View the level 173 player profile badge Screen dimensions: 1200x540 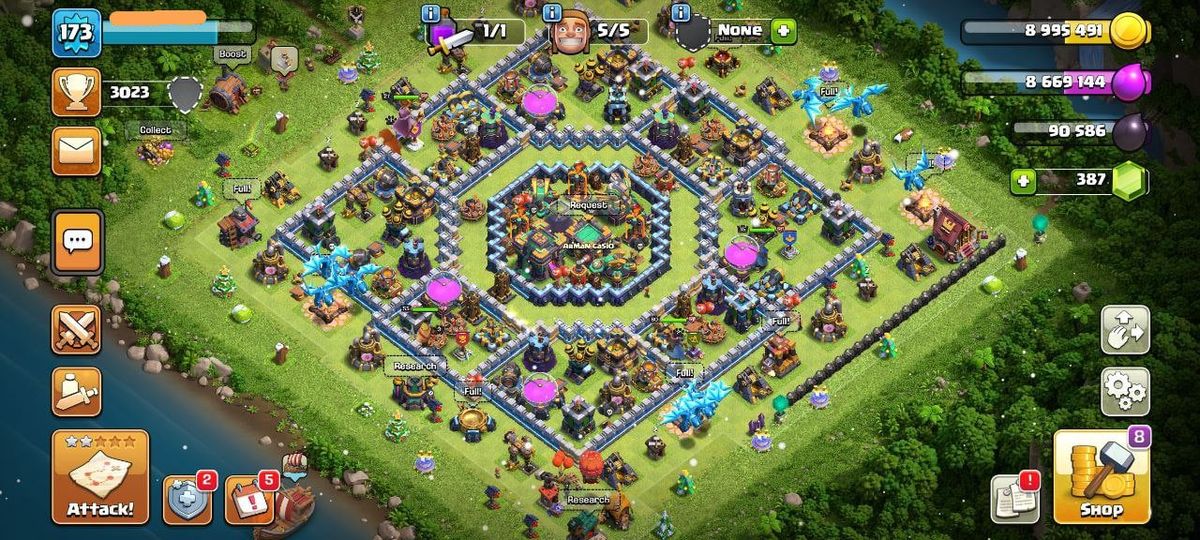click(77, 33)
